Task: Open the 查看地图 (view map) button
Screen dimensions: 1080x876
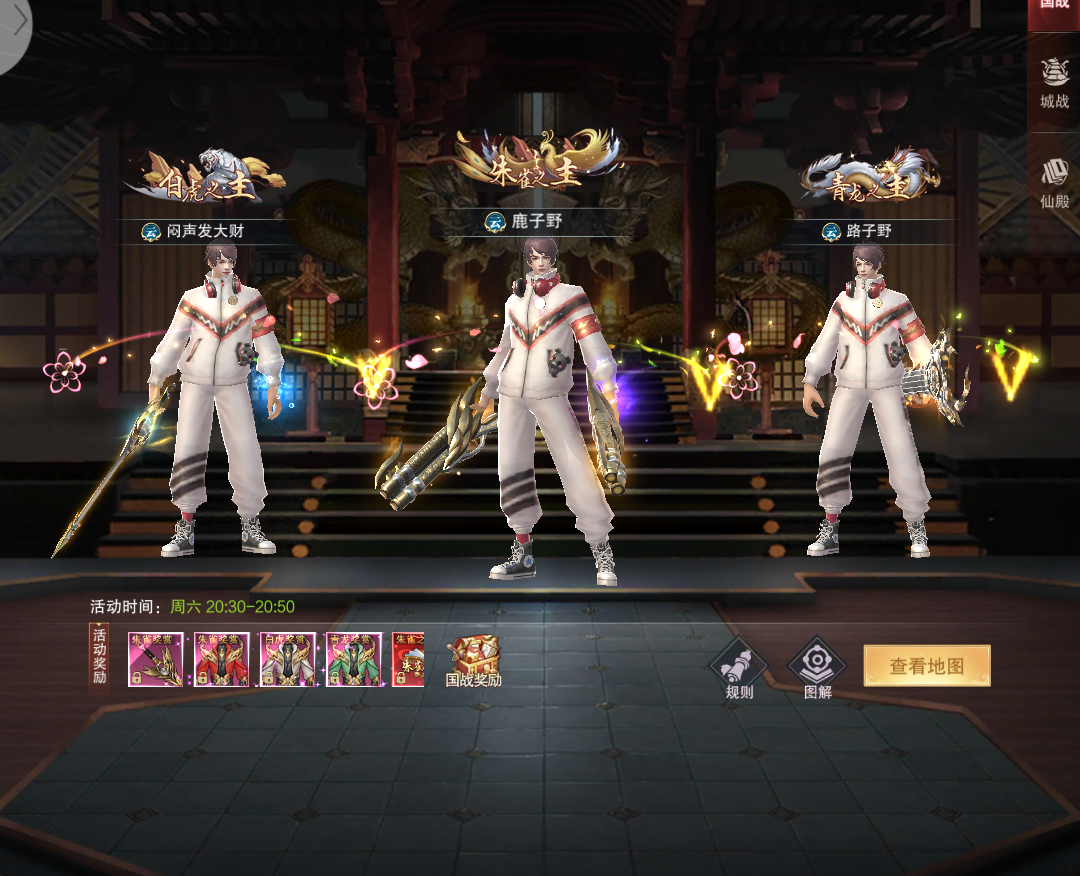Action: 927,666
